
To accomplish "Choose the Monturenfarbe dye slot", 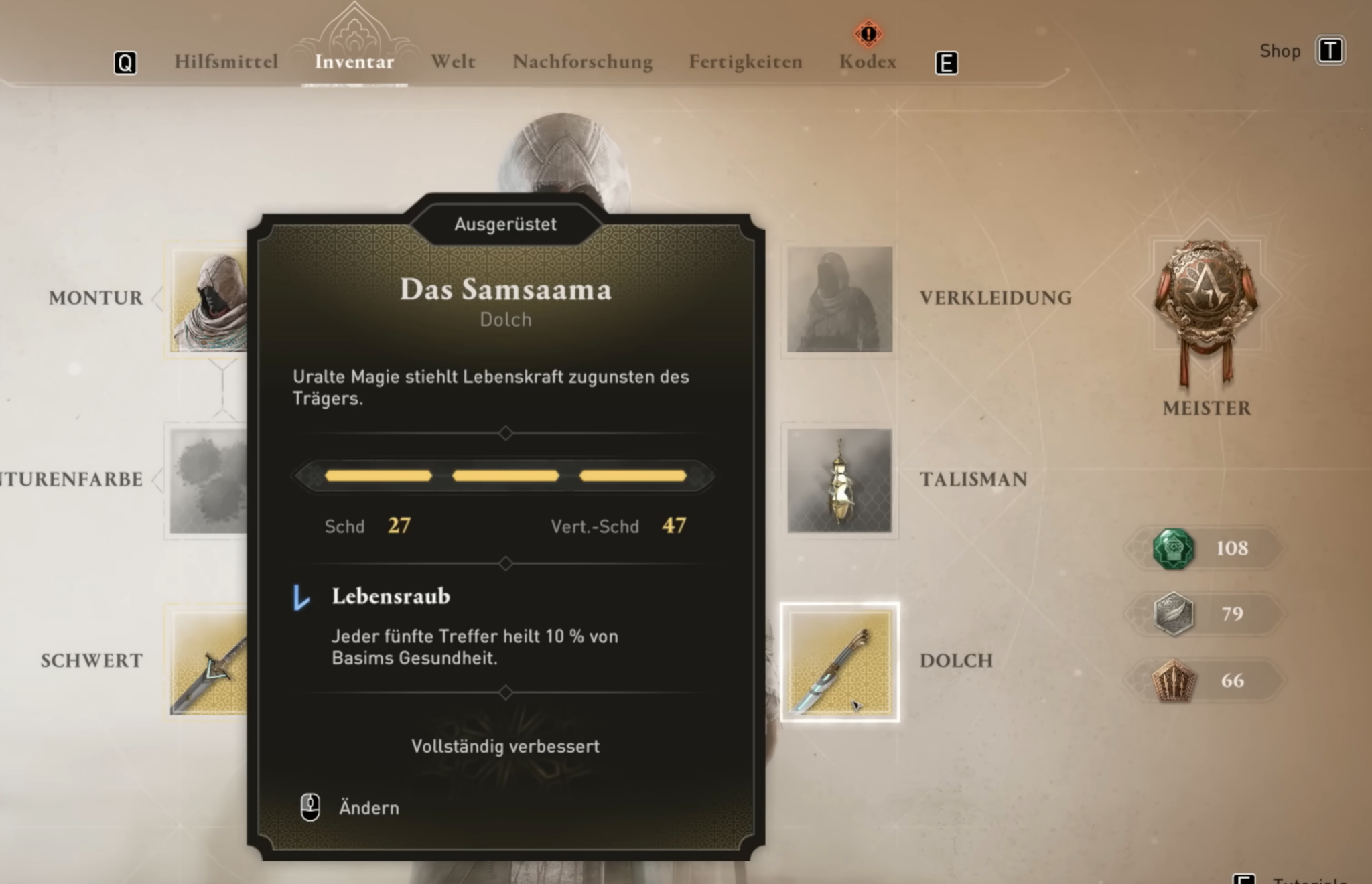I will [x=208, y=480].
